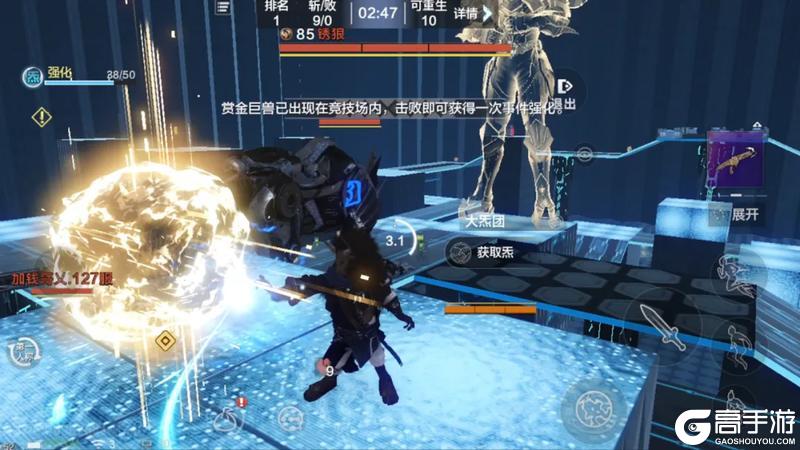Activate the running figure dodge button
Viewport: 800px width, 450px height.
click(x=738, y=340)
